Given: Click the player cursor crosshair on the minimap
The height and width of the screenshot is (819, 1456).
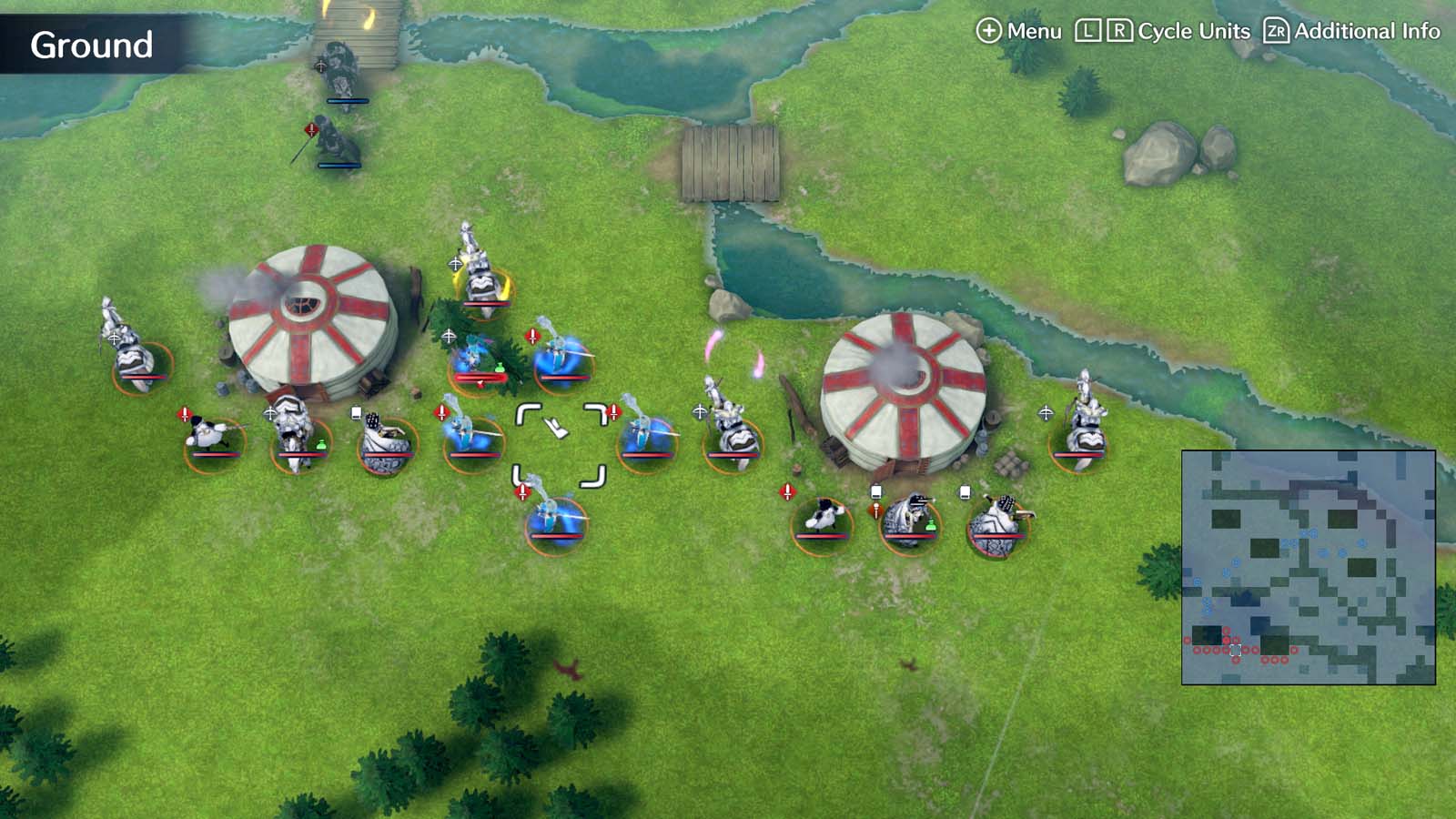Looking at the screenshot, I should coord(1234,650).
